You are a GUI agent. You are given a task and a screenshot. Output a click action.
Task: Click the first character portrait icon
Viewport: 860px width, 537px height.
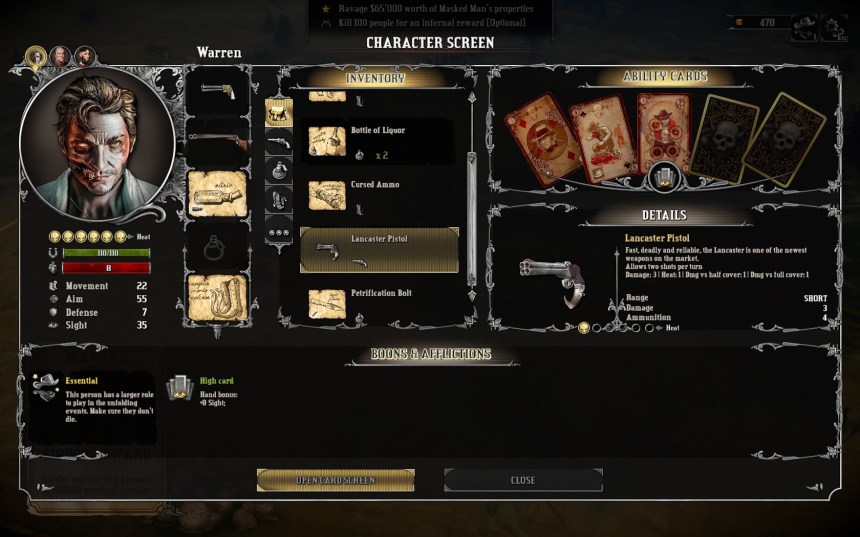tap(36, 56)
